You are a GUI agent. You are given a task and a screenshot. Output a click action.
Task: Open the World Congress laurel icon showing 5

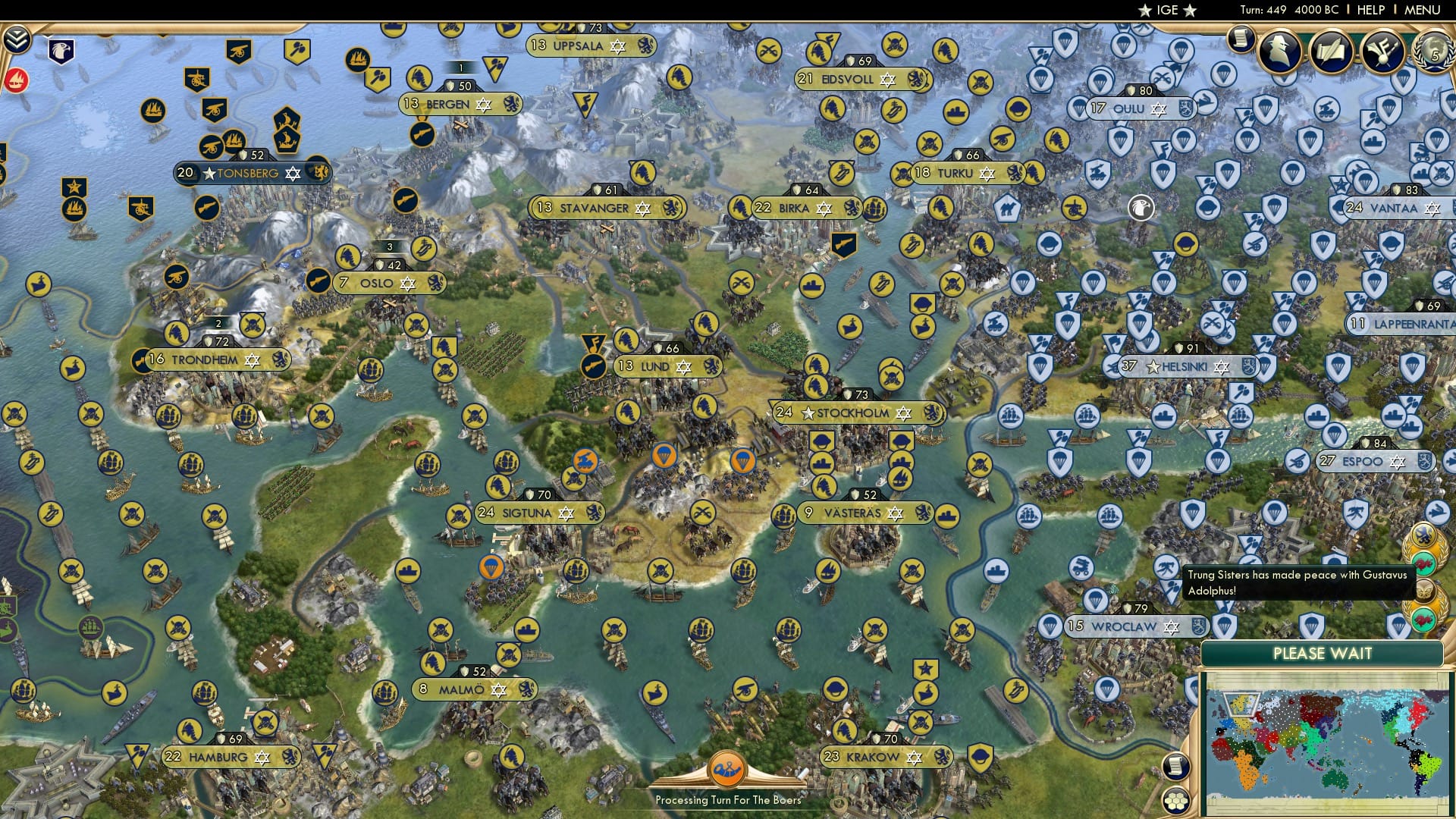click(1433, 52)
